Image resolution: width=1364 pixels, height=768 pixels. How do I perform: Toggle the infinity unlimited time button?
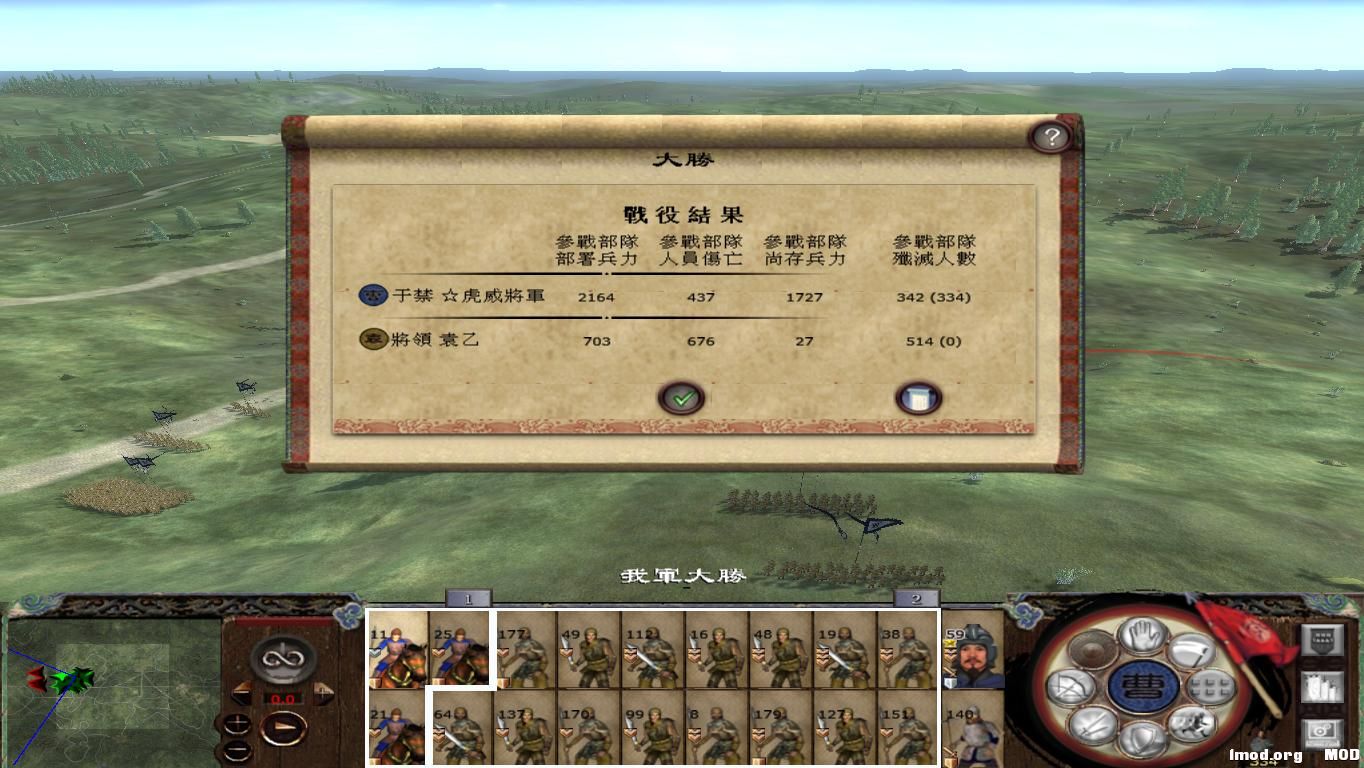click(281, 659)
